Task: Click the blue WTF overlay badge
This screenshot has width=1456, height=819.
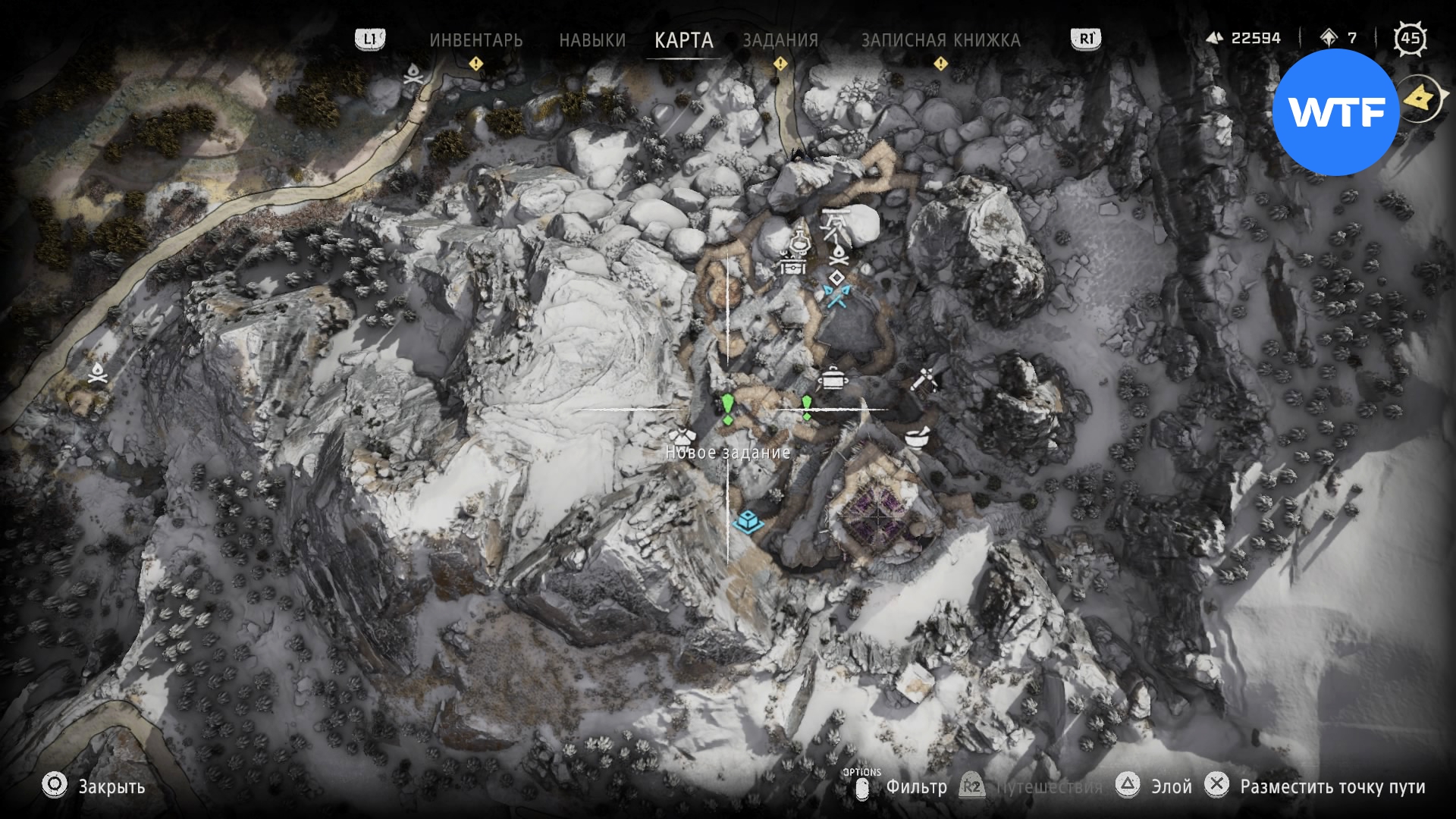Action: tap(1336, 112)
